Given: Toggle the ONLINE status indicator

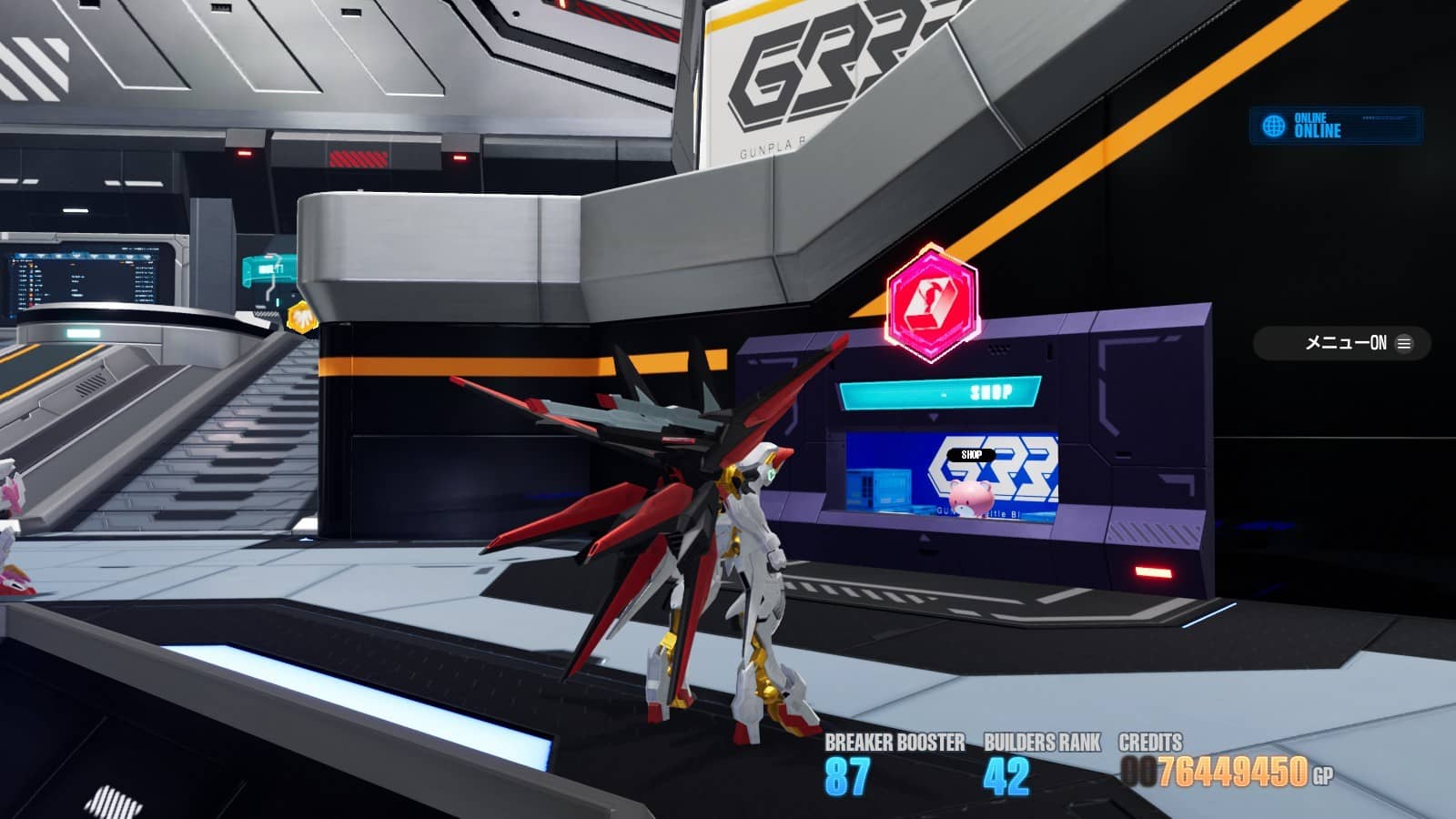Looking at the screenshot, I should coord(1317,125).
